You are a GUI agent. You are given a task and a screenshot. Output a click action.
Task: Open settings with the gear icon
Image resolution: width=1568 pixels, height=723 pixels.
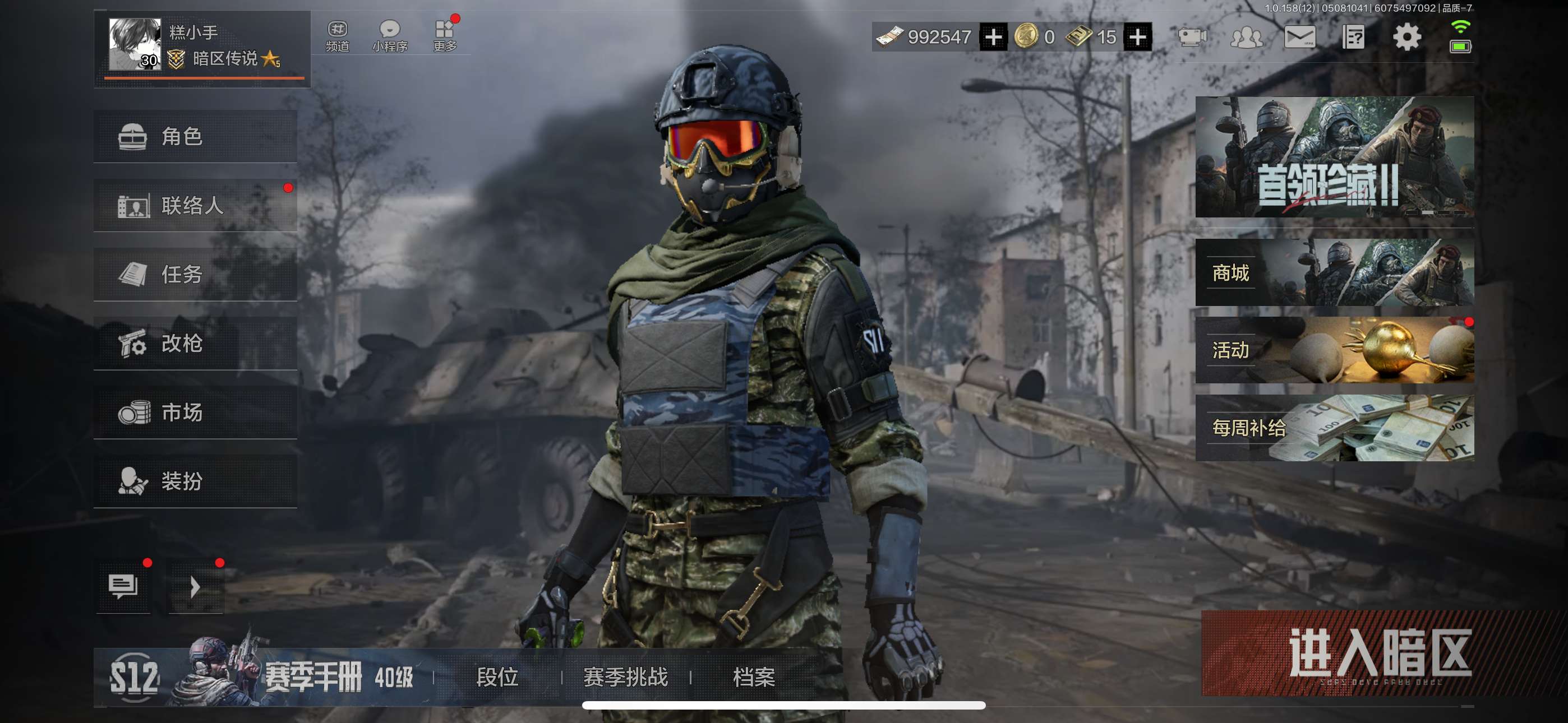pyautogui.click(x=1406, y=38)
